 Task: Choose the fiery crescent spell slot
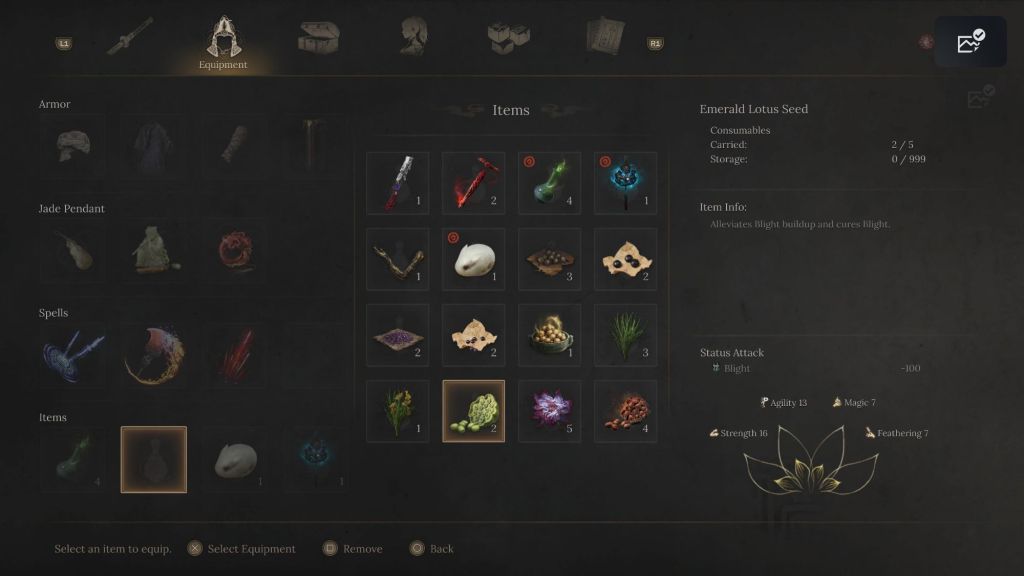154,355
